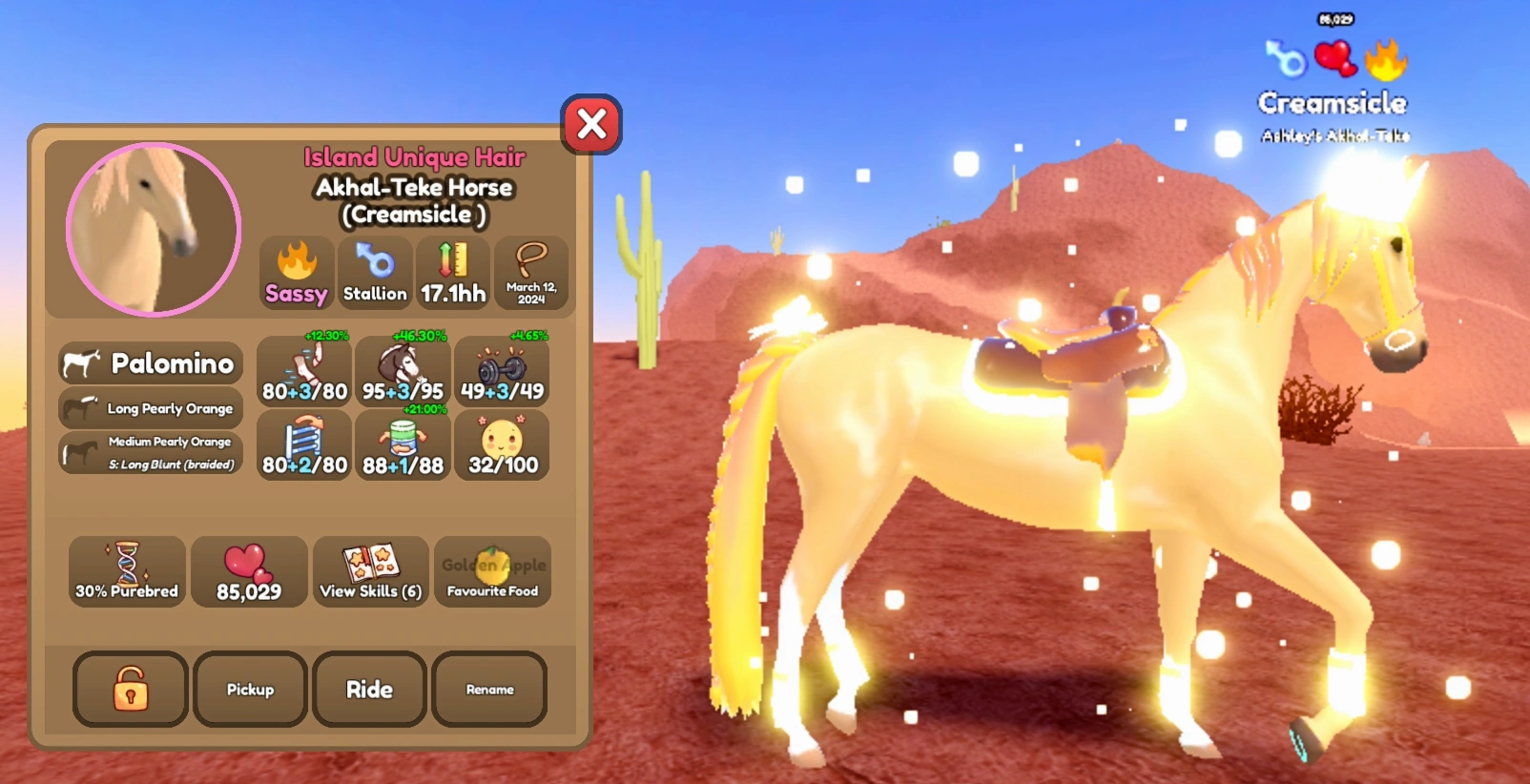
Task: Click the hearts icon showing 85,029
Action: click(249, 571)
